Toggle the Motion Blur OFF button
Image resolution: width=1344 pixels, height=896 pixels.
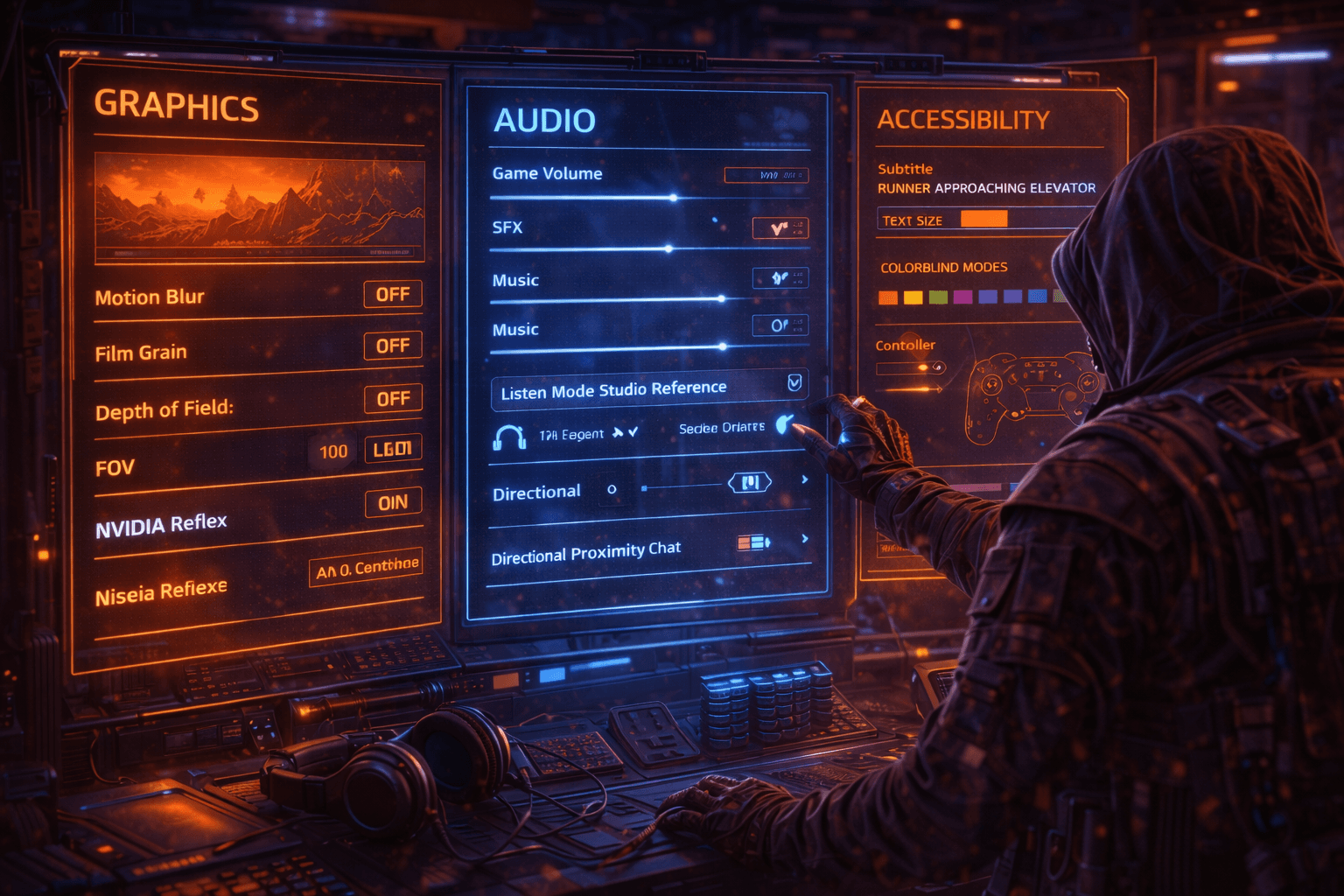393,294
